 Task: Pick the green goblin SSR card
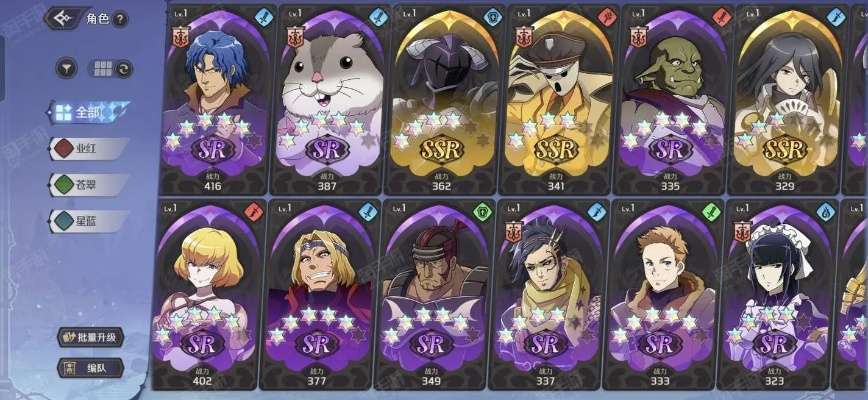pos(673,98)
